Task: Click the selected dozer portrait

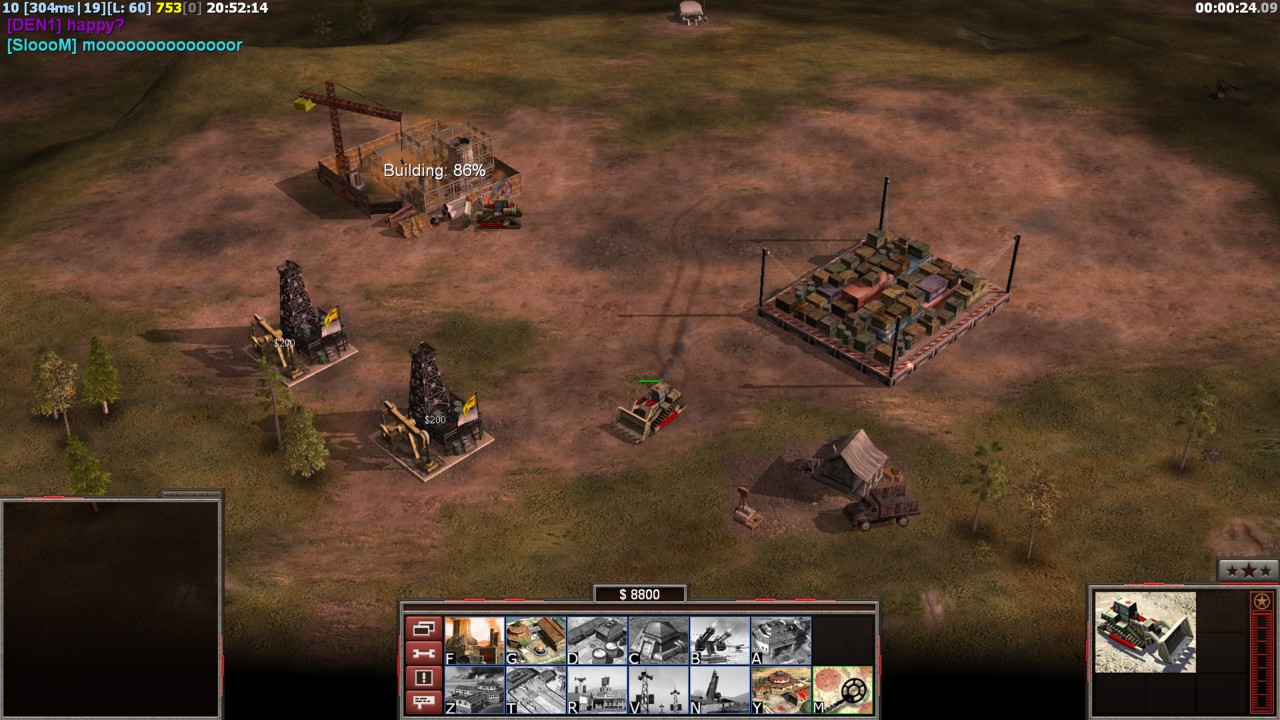Action: tap(1145, 632)
